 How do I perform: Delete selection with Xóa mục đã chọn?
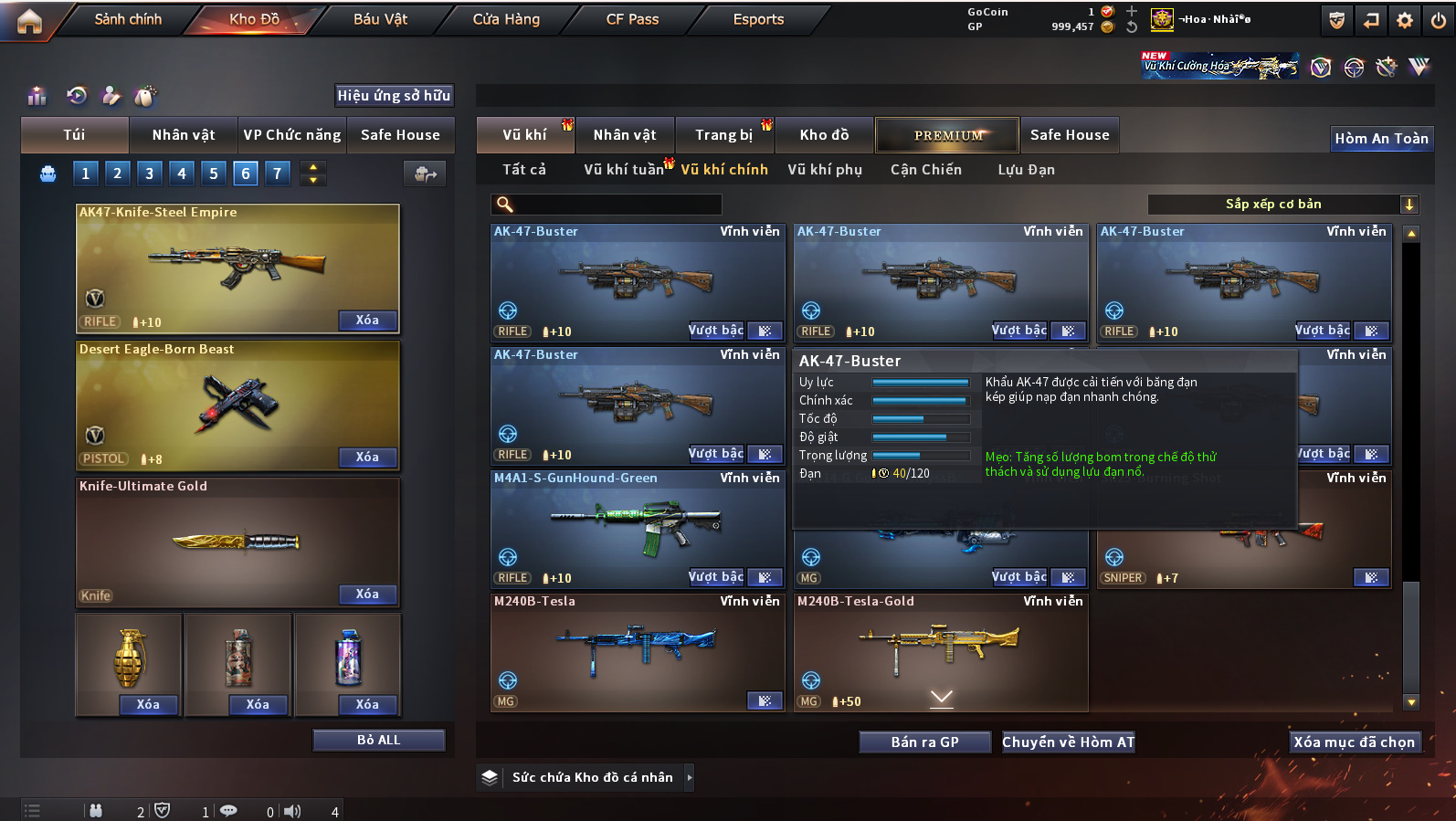point(1354,742)
